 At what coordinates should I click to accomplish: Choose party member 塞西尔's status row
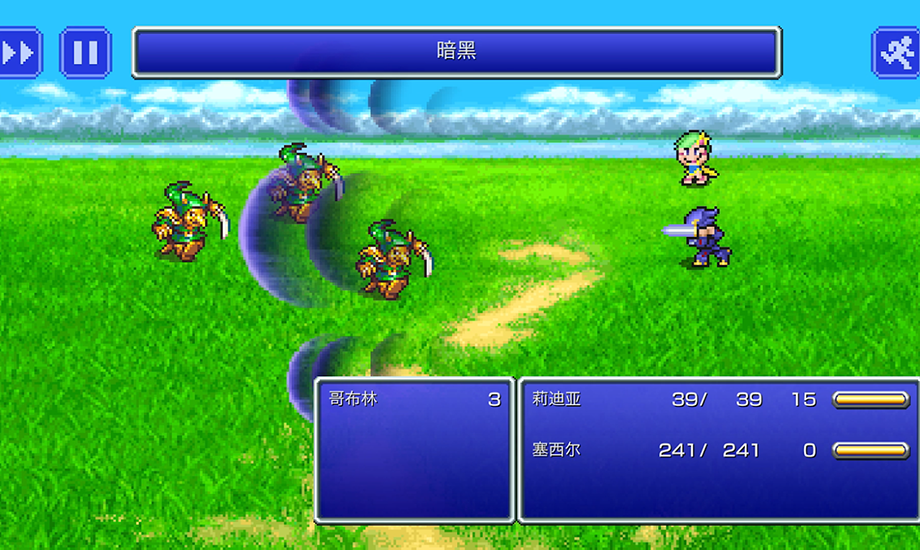(718, 450)
